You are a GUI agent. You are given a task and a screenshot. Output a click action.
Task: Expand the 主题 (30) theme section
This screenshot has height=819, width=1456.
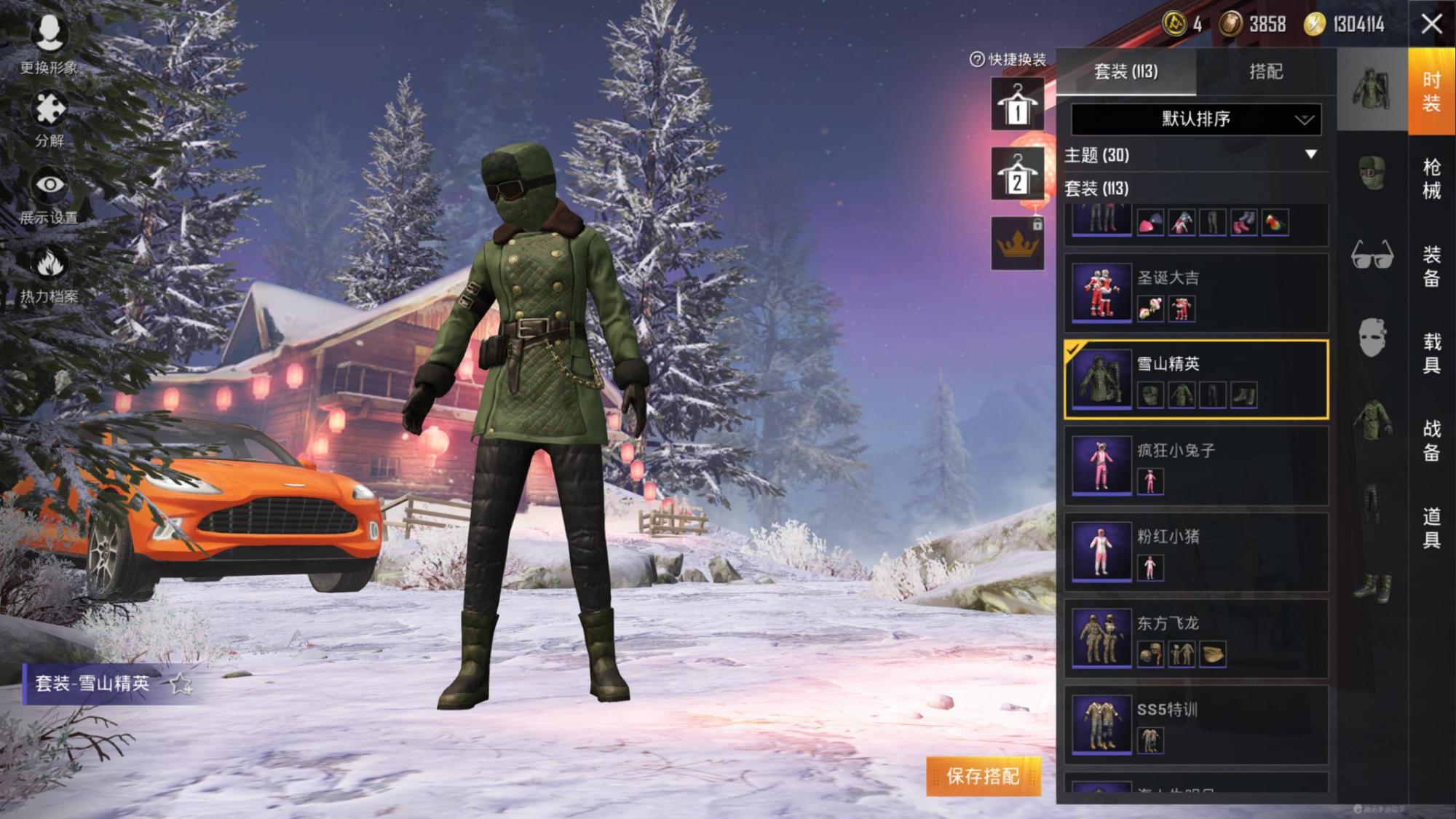1310,154
